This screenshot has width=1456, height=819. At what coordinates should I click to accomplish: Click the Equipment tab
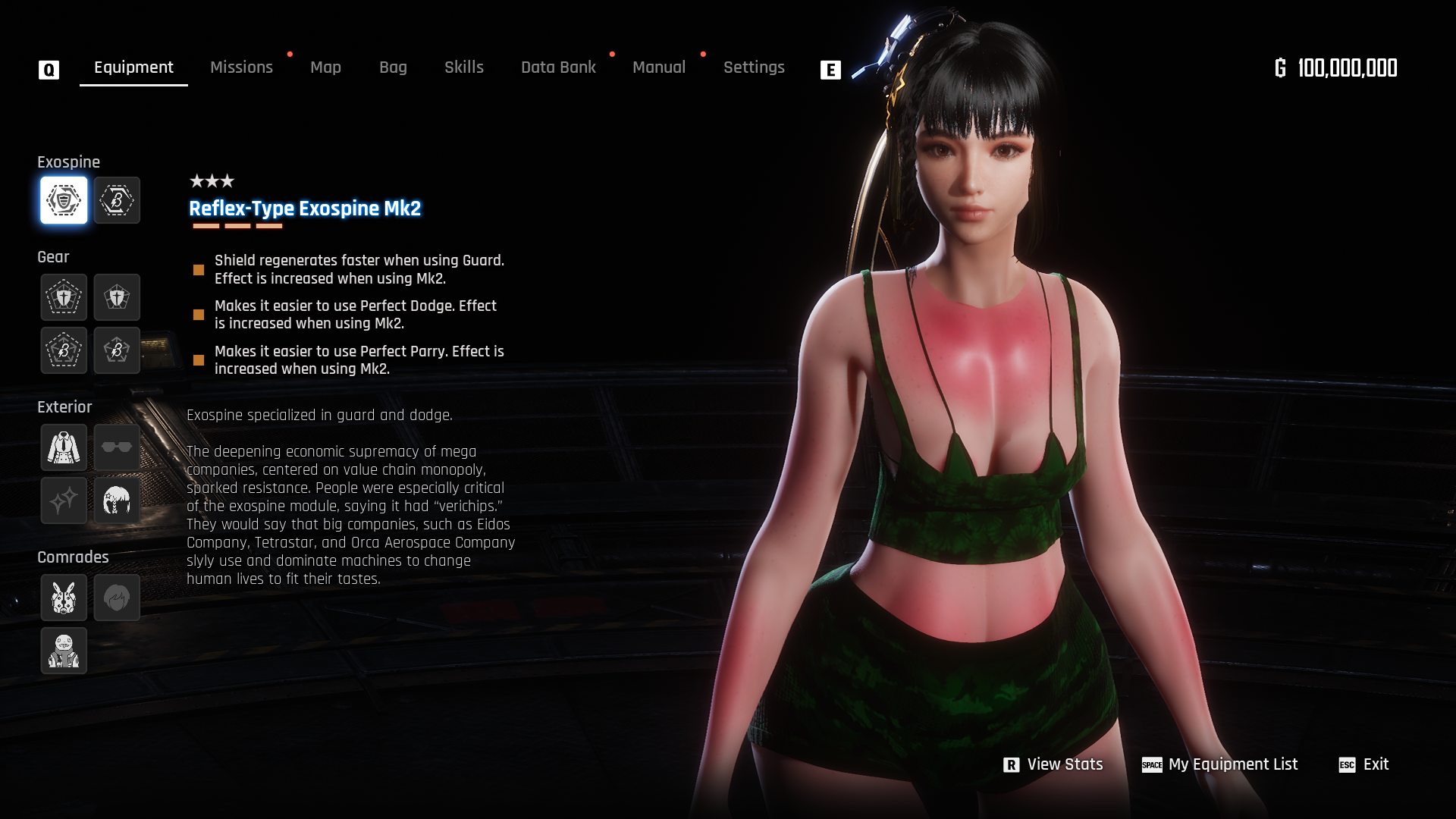click(x=133, y=67)
